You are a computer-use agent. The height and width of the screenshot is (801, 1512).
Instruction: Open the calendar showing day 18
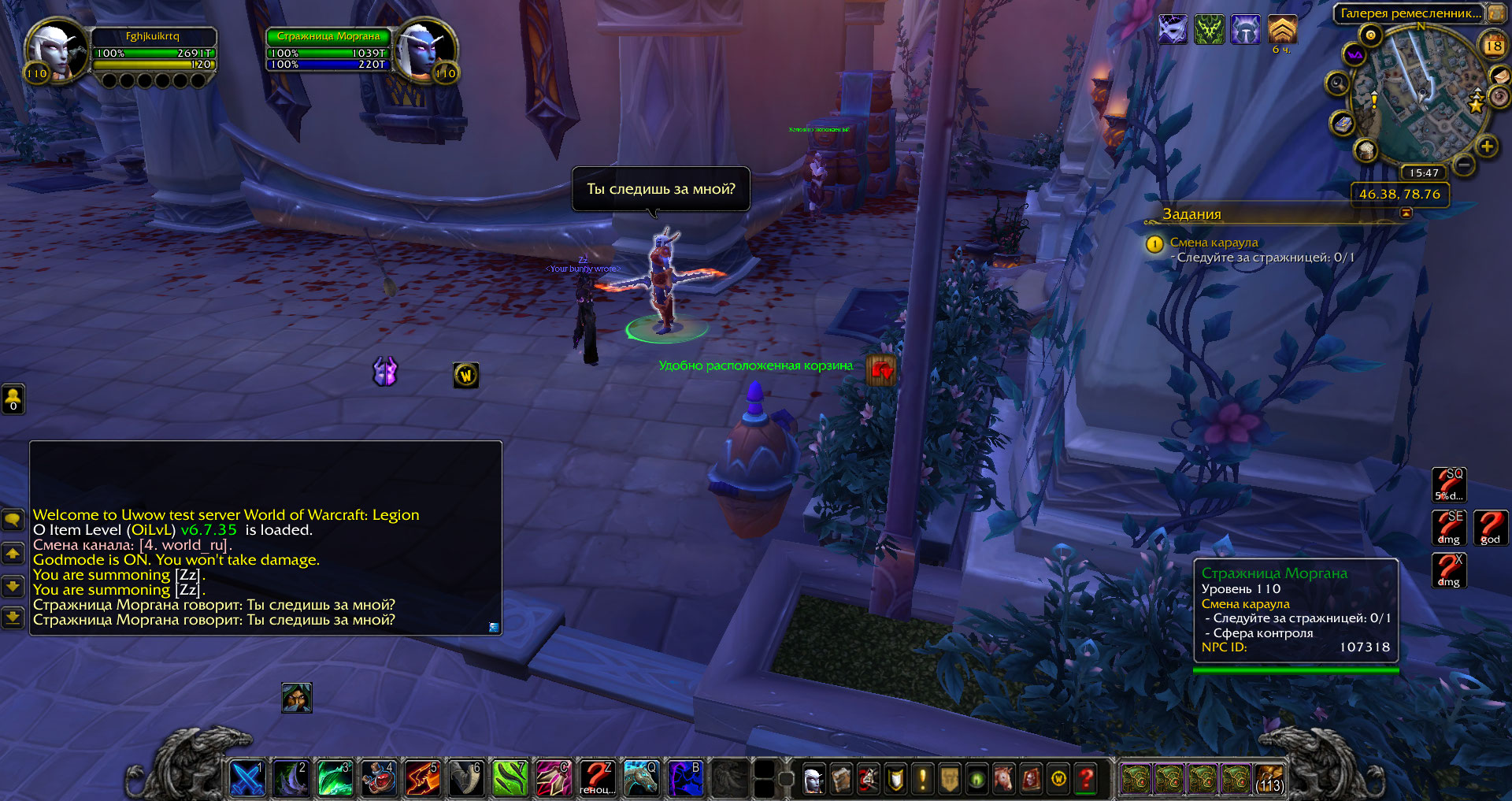point(1493,46)
